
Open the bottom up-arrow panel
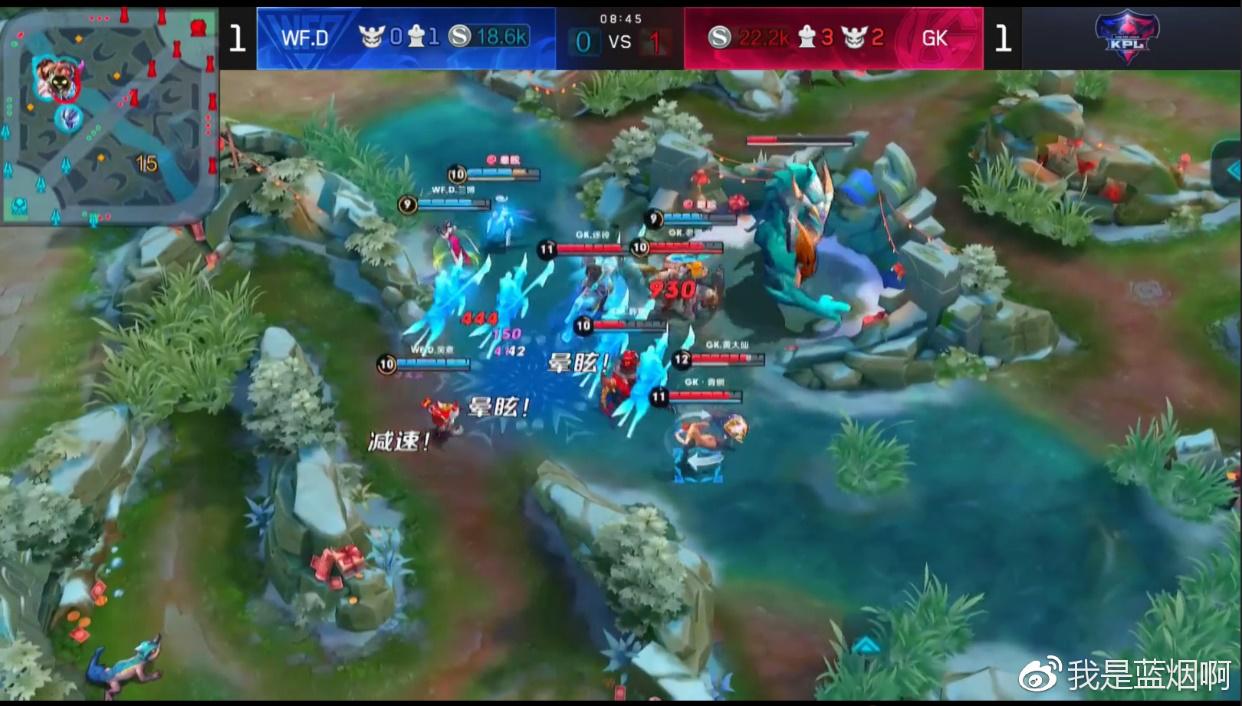(866, 645)
